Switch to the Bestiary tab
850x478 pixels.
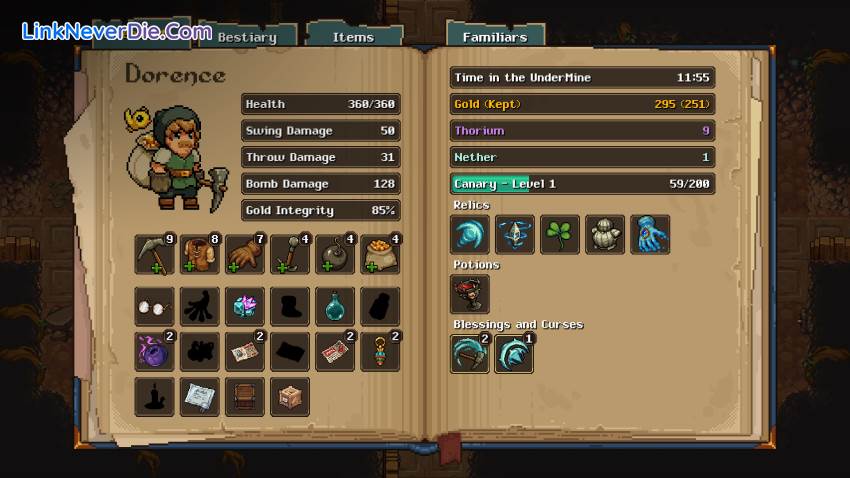tap(247, 37)
